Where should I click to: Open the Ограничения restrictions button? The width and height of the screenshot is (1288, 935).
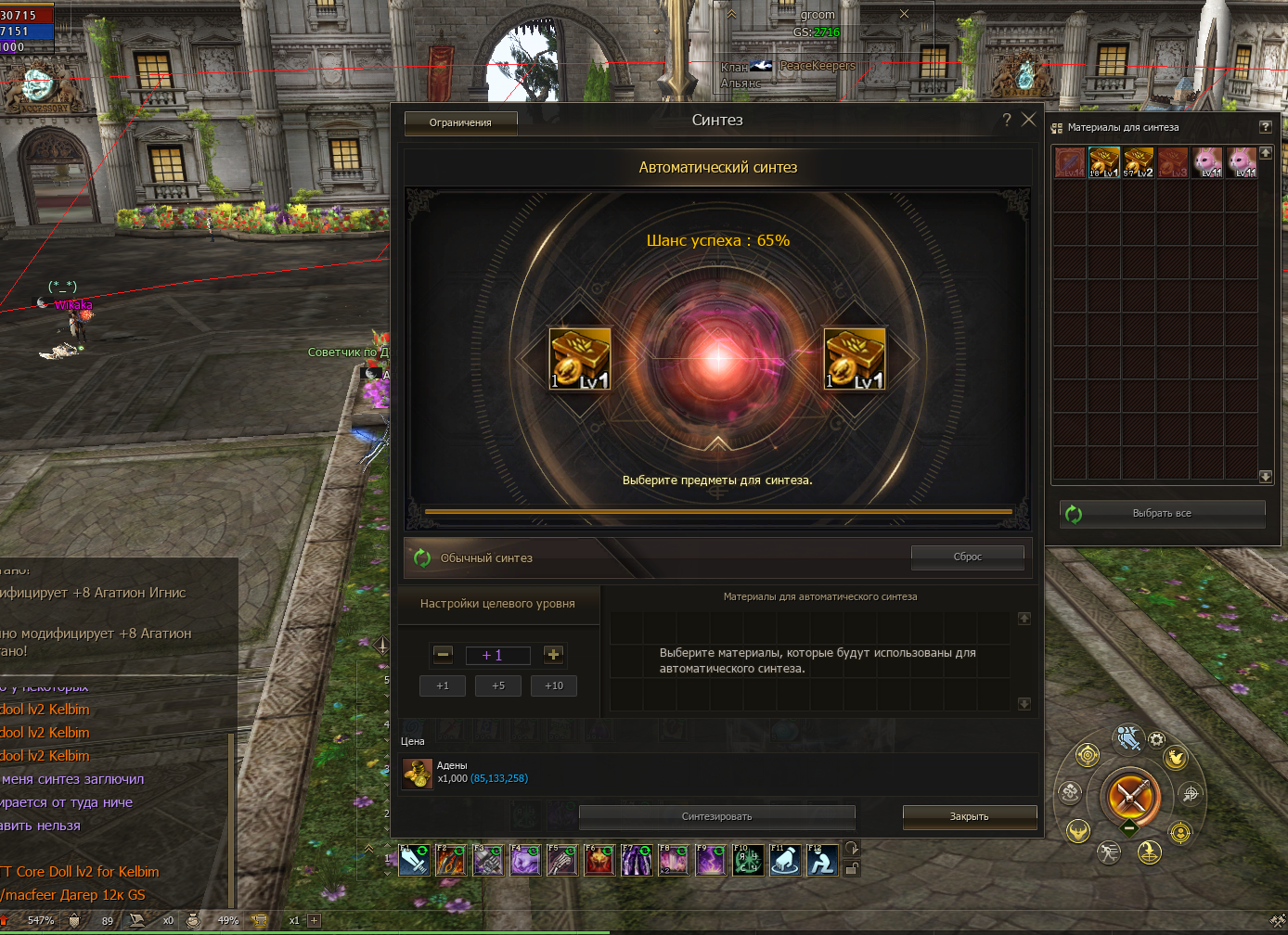click(460, 122)
